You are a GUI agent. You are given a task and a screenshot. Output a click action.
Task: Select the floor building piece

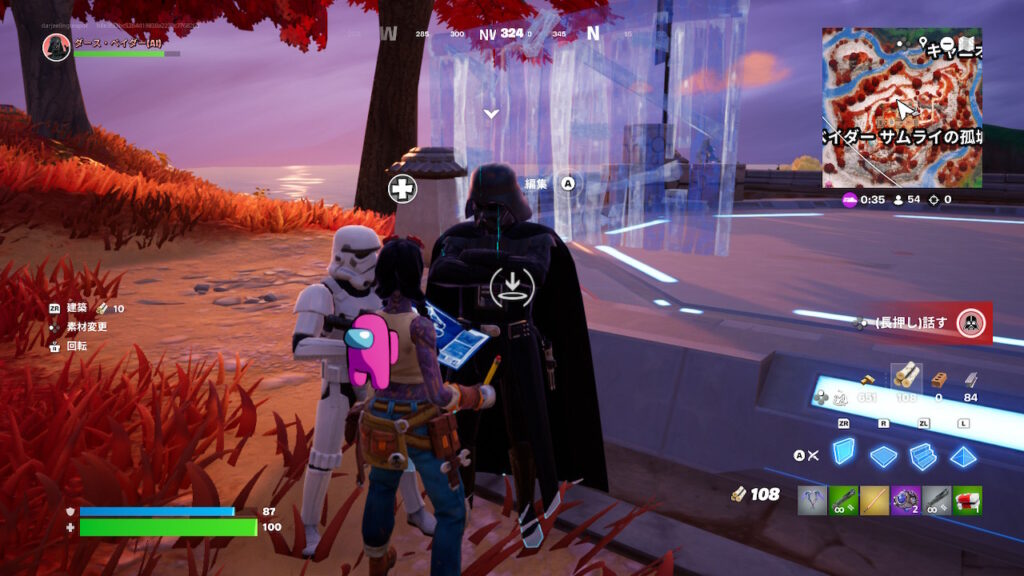tap(884, 457)
